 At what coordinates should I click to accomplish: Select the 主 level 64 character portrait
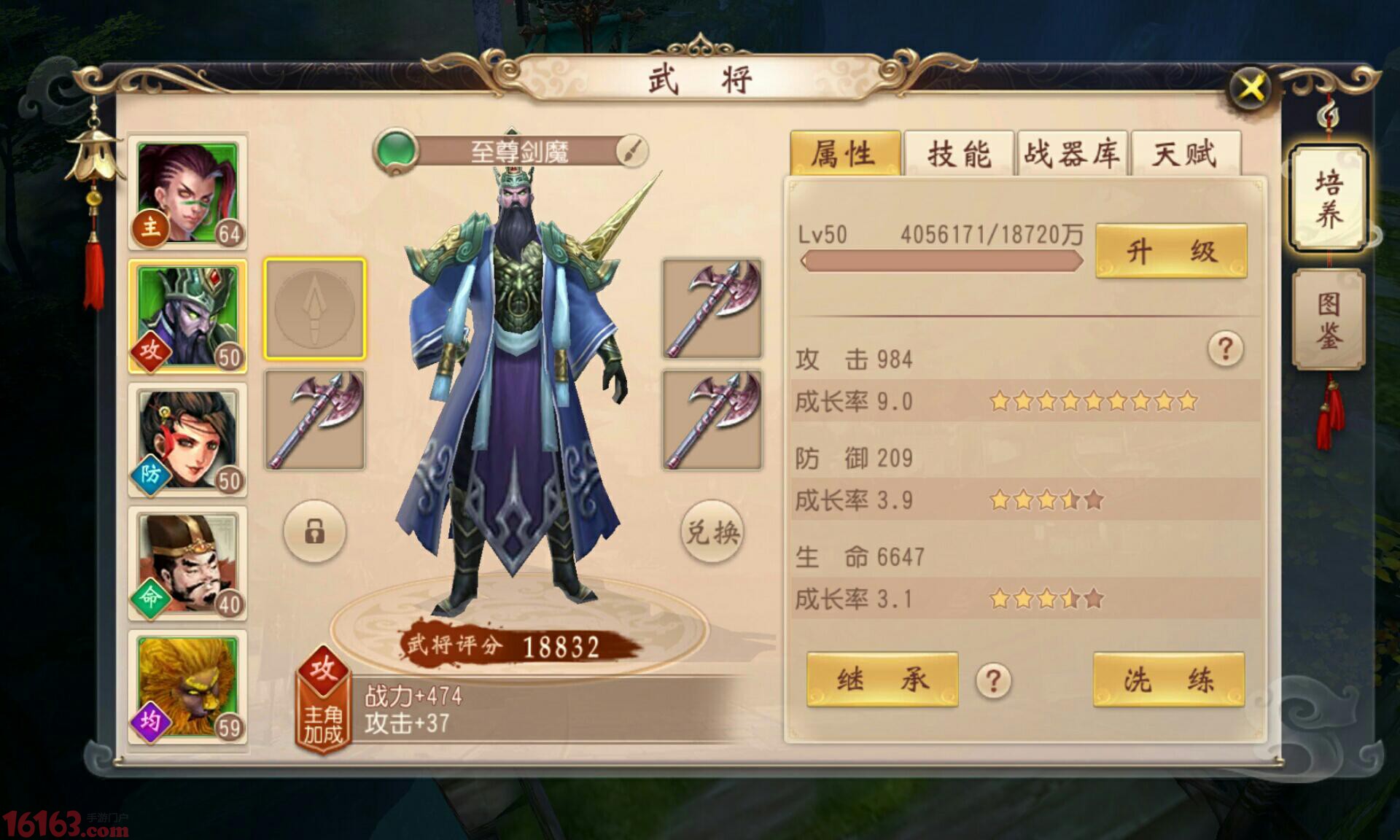[x=187, y=192]
